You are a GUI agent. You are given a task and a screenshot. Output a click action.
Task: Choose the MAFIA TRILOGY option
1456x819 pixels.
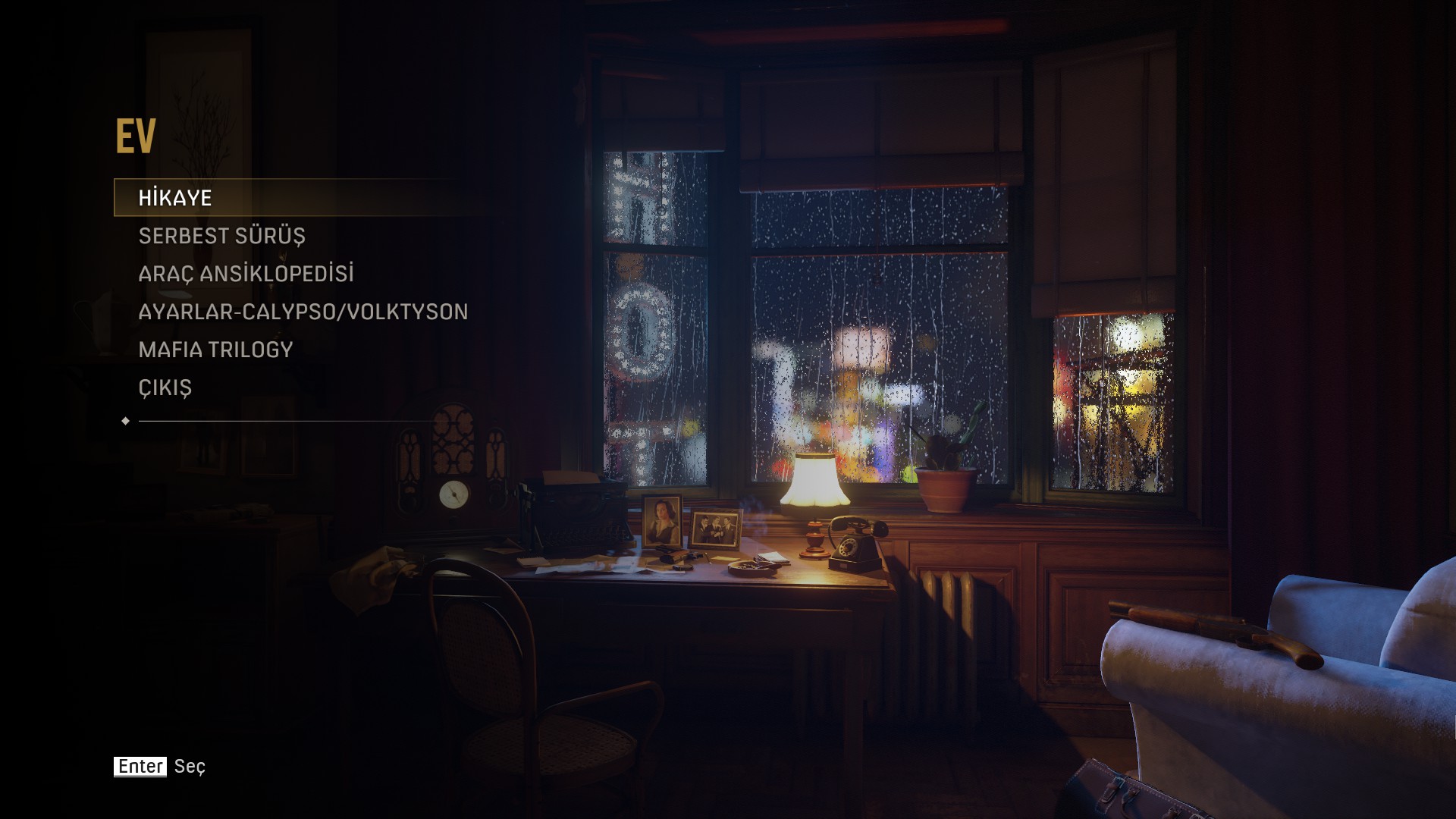(215, 350)
